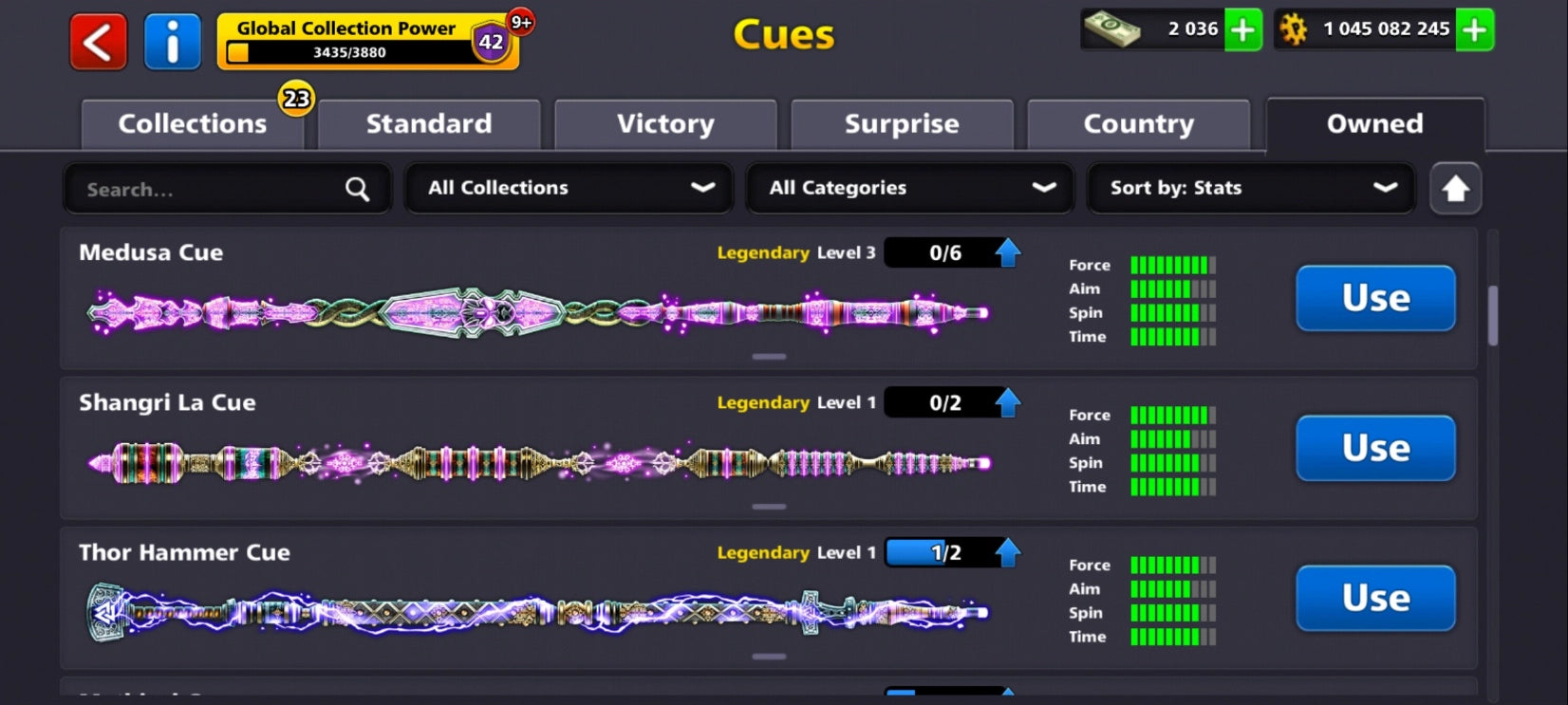This screenshot has width=1568, height=705.
Task: Upgrade the Thor Hammer Cue with the blue arrow
Action: 1008,551
